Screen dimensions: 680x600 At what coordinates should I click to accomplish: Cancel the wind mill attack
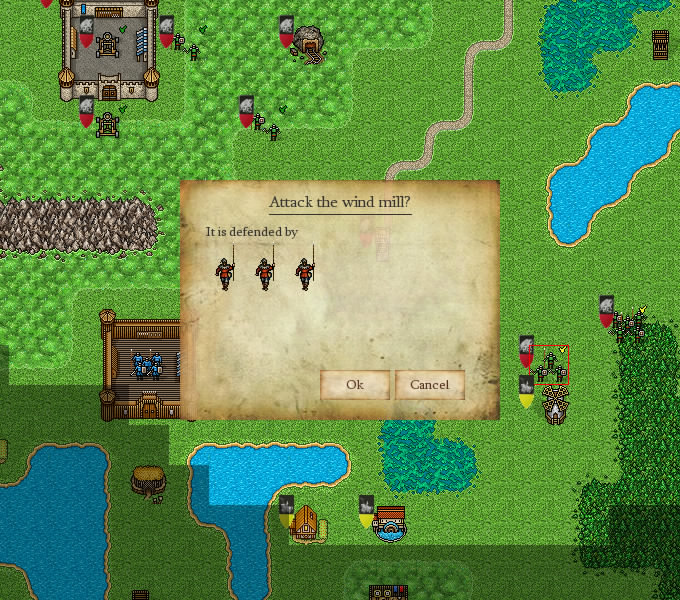429,385
